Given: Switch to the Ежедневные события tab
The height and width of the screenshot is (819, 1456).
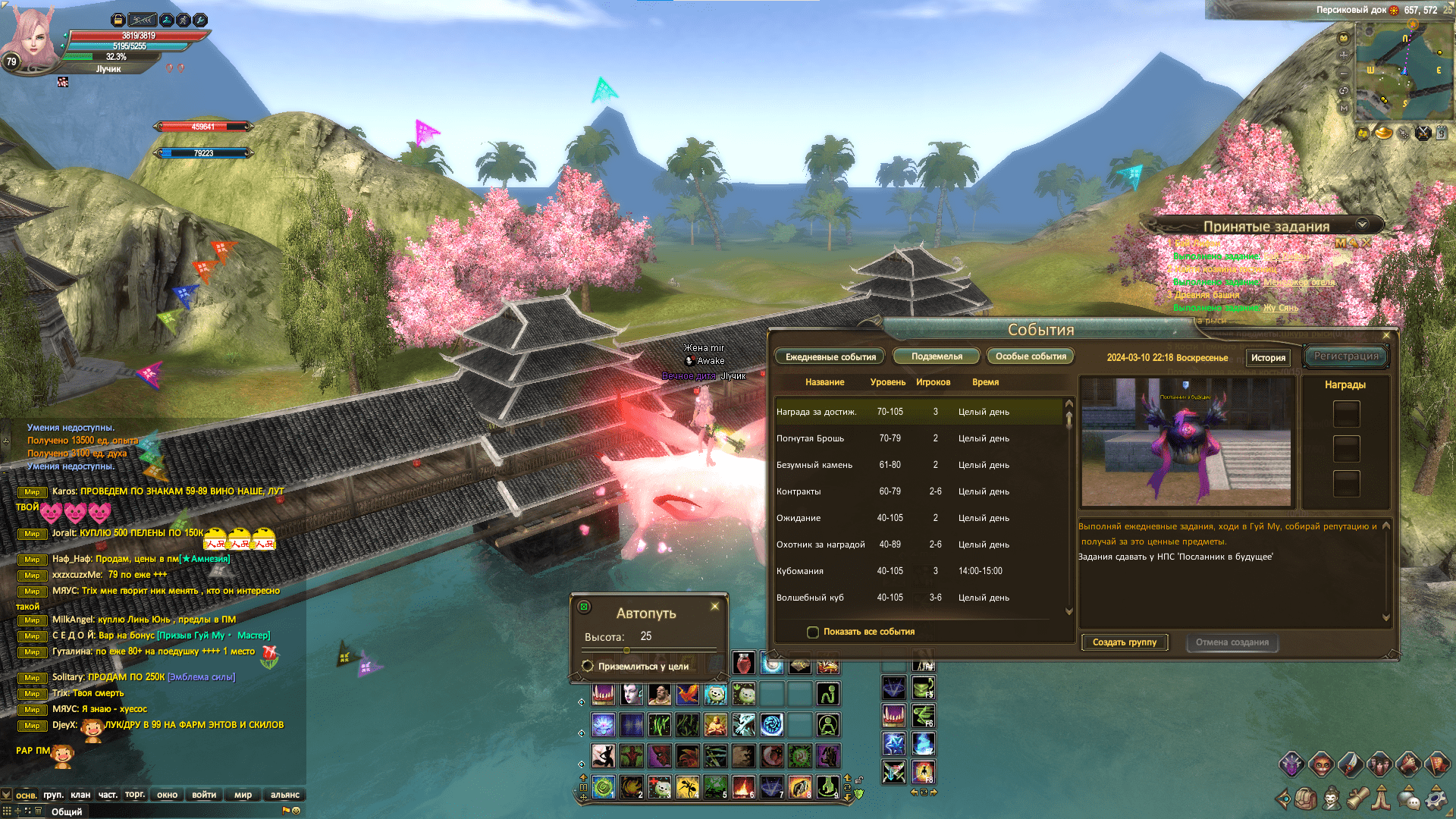Looking at the screenshot, I should click(x=830, y=356).
